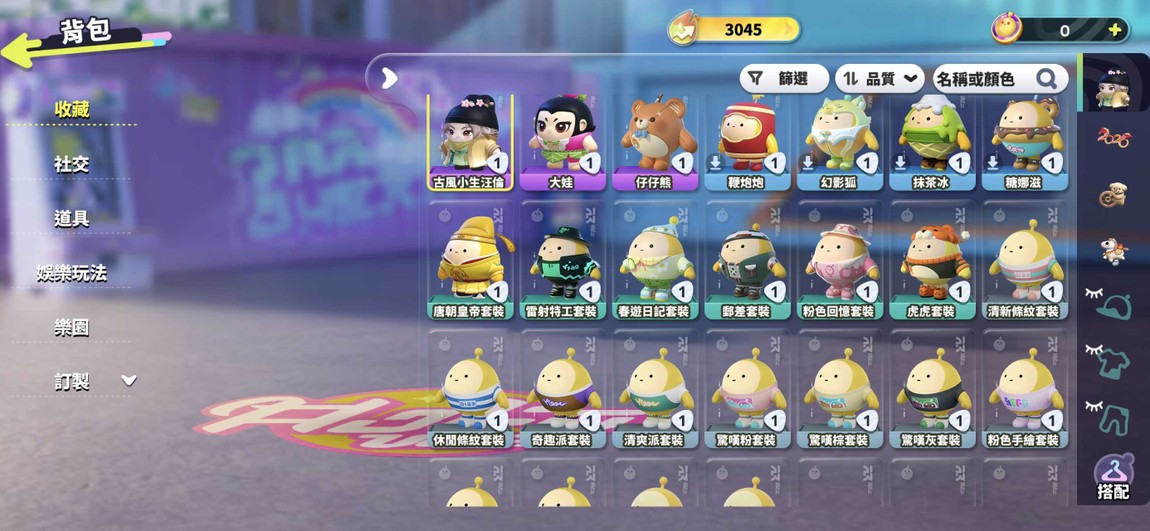Viewport: 1150px width, 531px height.
Task: Open the 品質 sort dropdown
Action: (879, 79)
